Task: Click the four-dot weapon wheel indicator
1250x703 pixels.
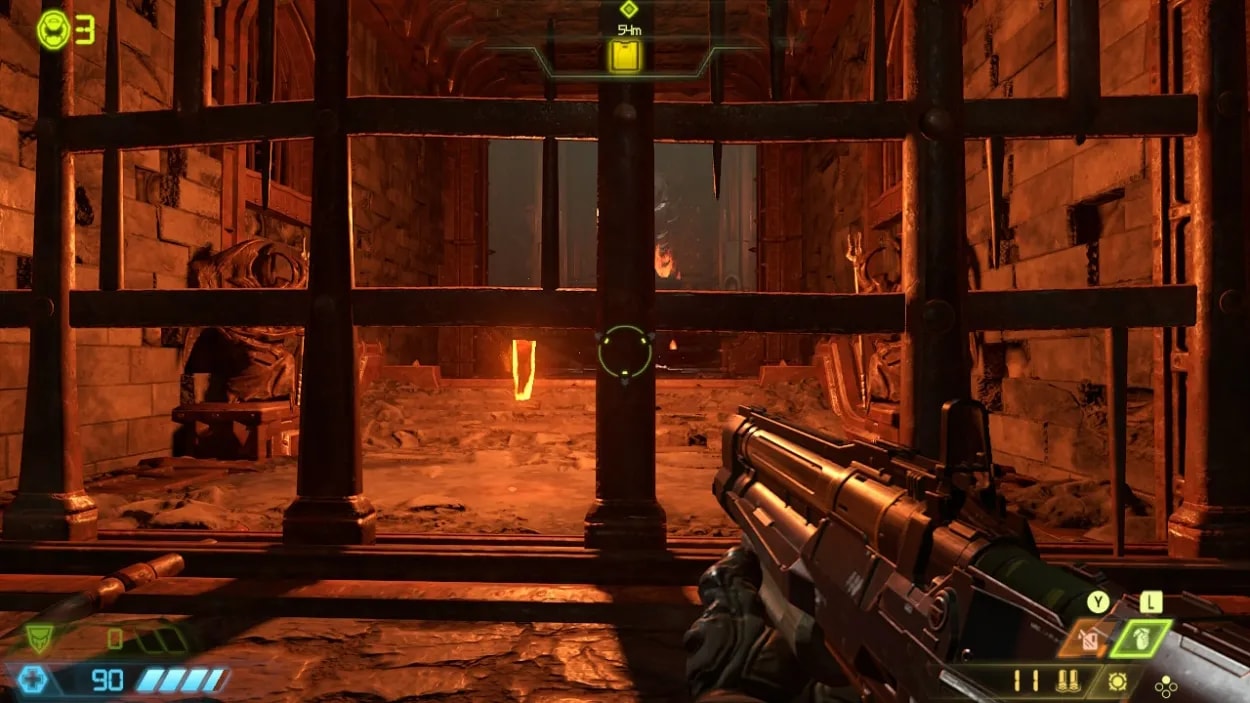Action: (x=1165, y=686)
